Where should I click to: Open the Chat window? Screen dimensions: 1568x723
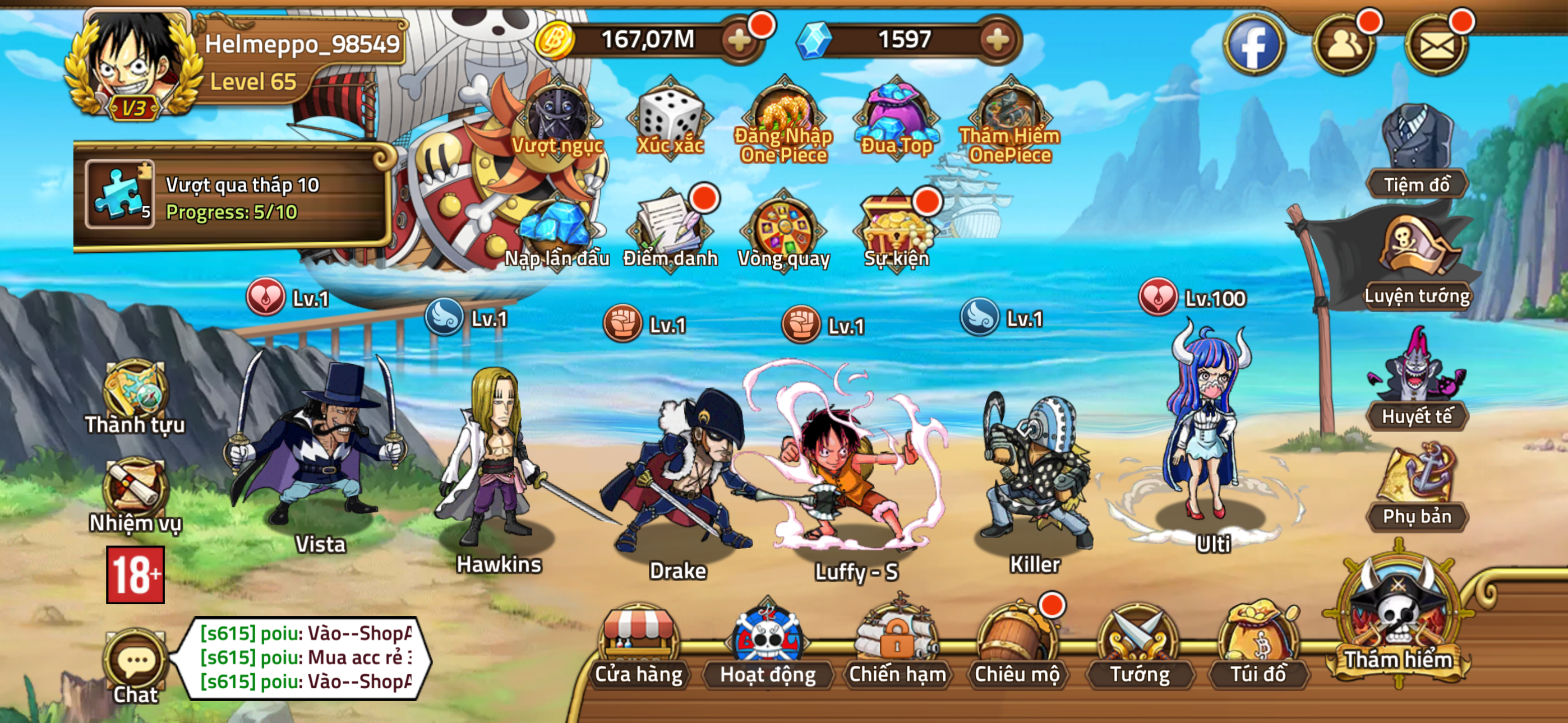[x=135, y=662]
